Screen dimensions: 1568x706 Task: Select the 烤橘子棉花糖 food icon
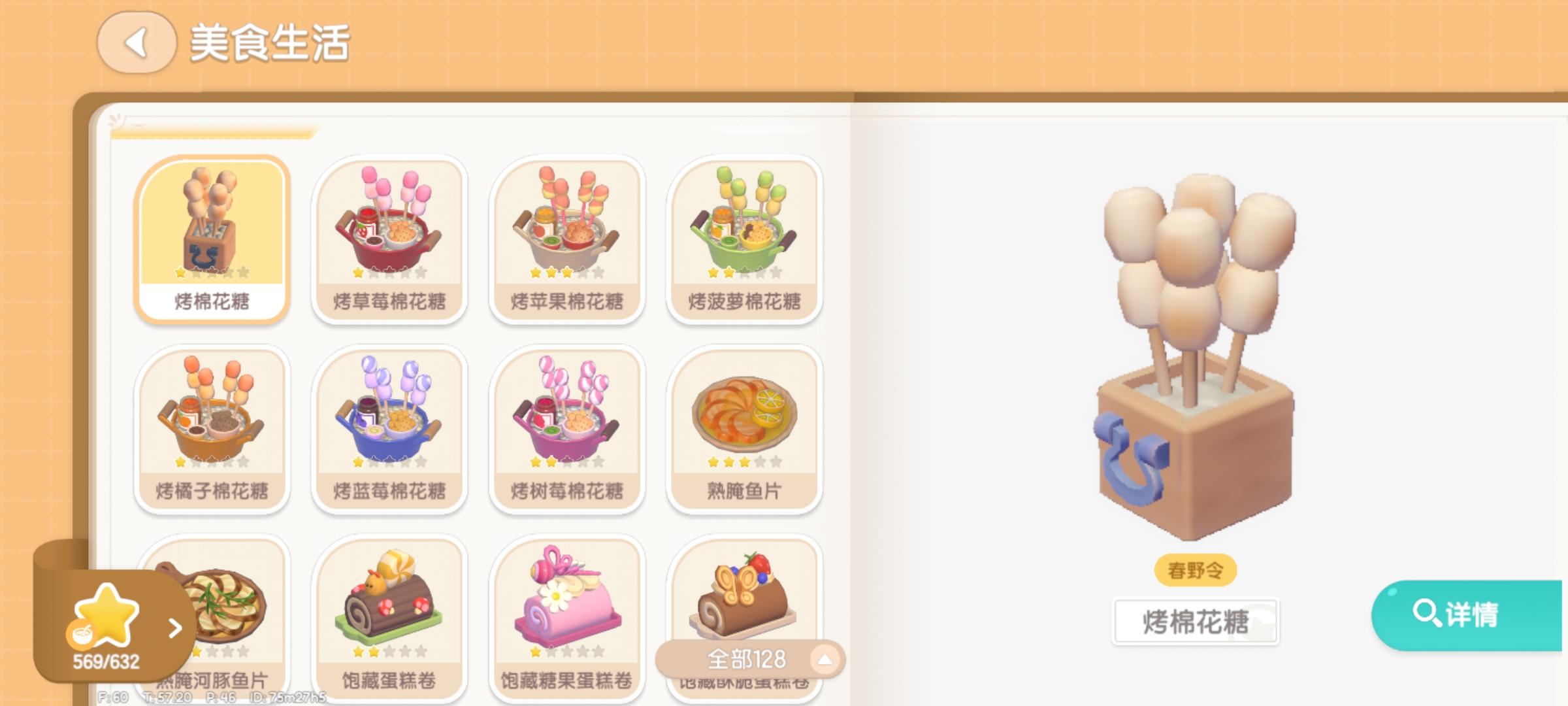(212, 425)
